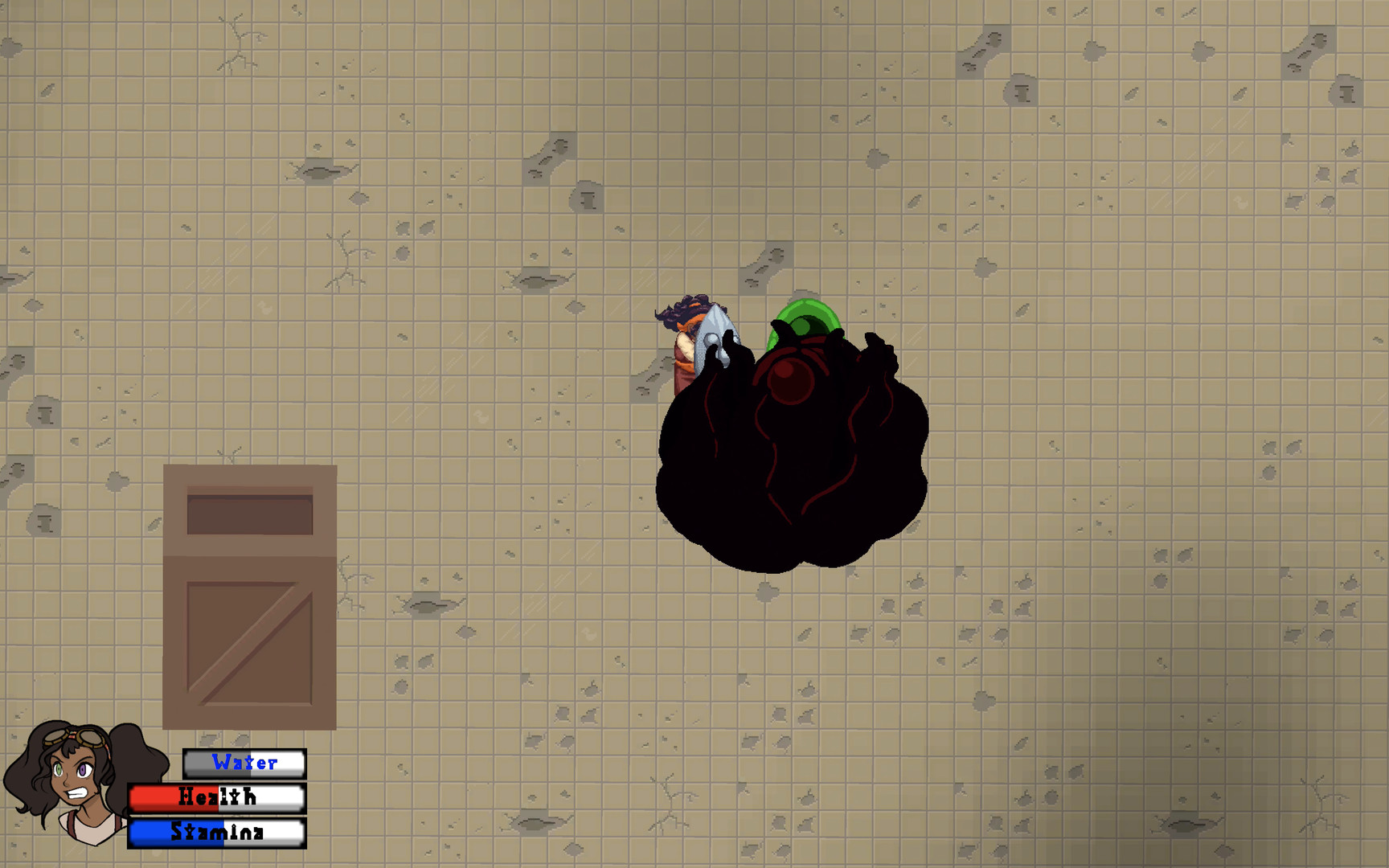Toggle the Stamina bar display
The width and height of the screenshot is (1389, 868).
click(217, 834)
